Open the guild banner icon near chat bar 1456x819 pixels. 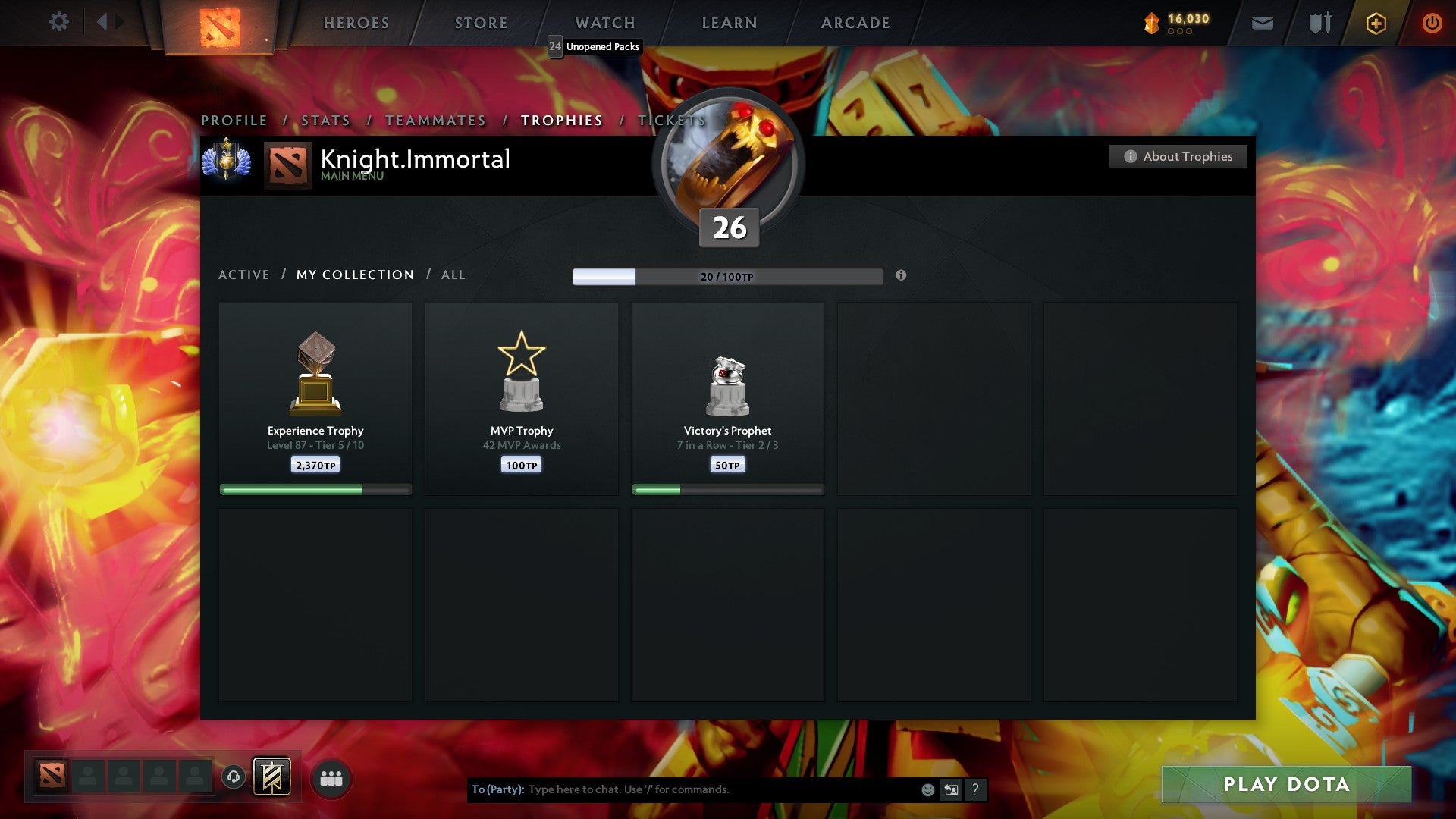click(x=273, y=777)
